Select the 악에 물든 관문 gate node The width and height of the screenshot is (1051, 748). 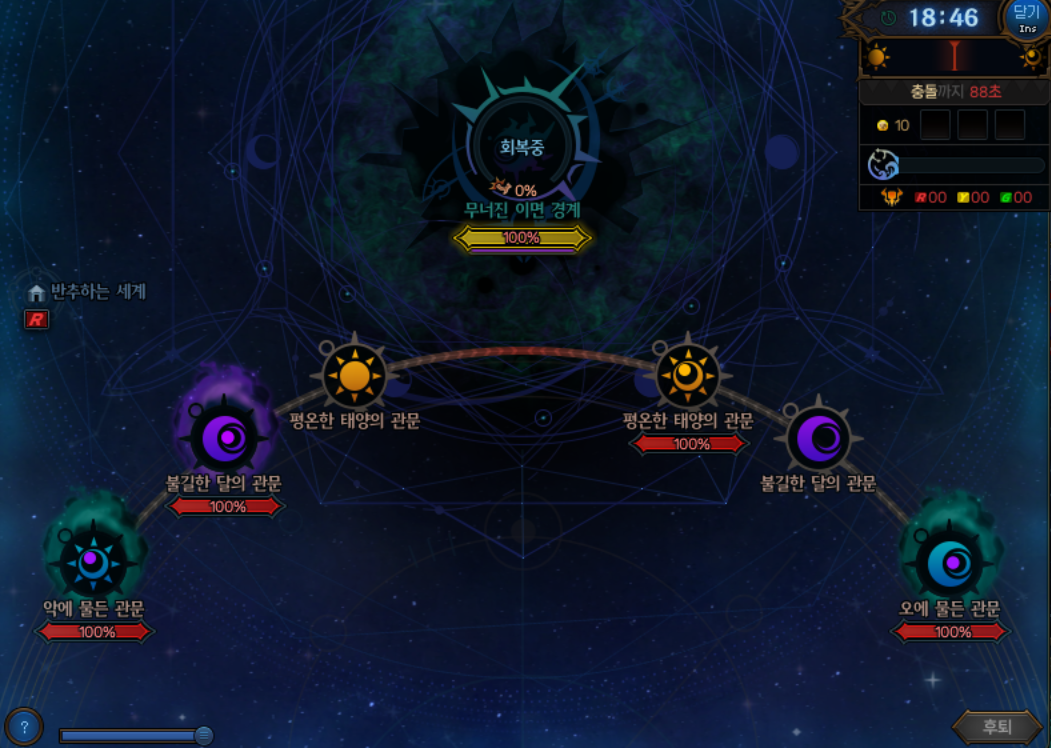click(94, 564)
